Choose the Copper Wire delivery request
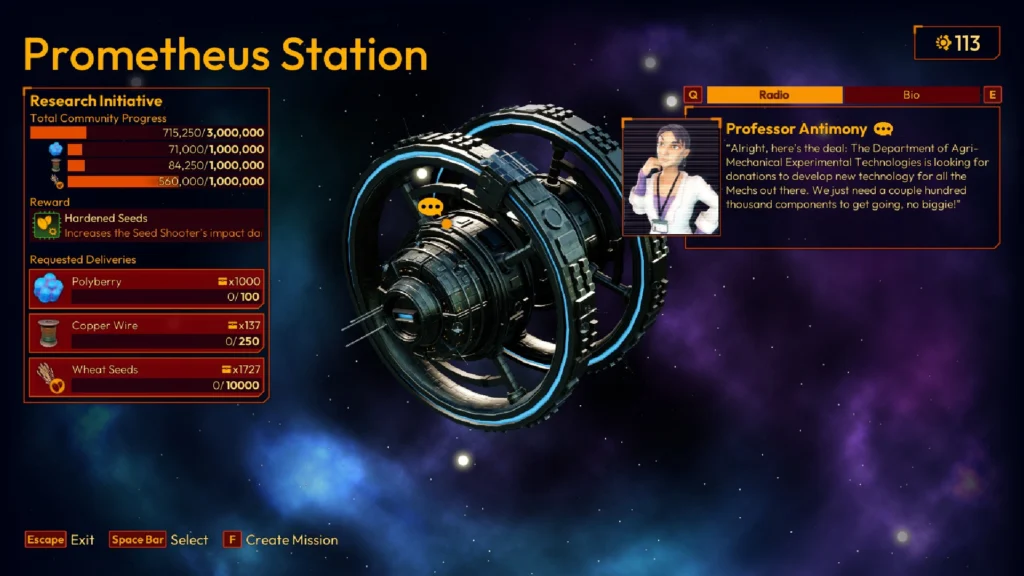Image resolution: width=1024 pixels, height=576 pixels. point(148,333)
